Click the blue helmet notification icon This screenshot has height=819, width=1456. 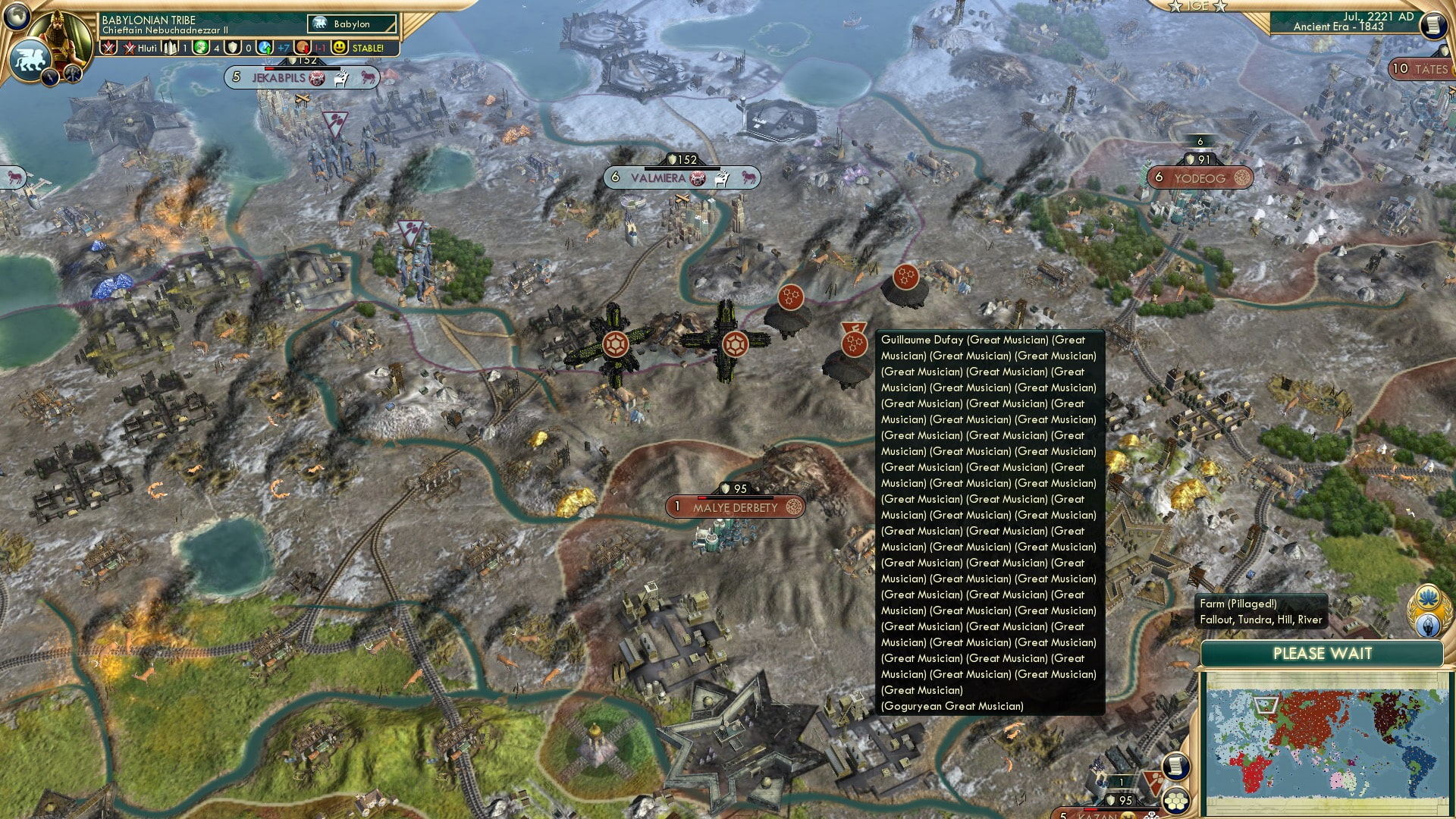point(1429,626)
